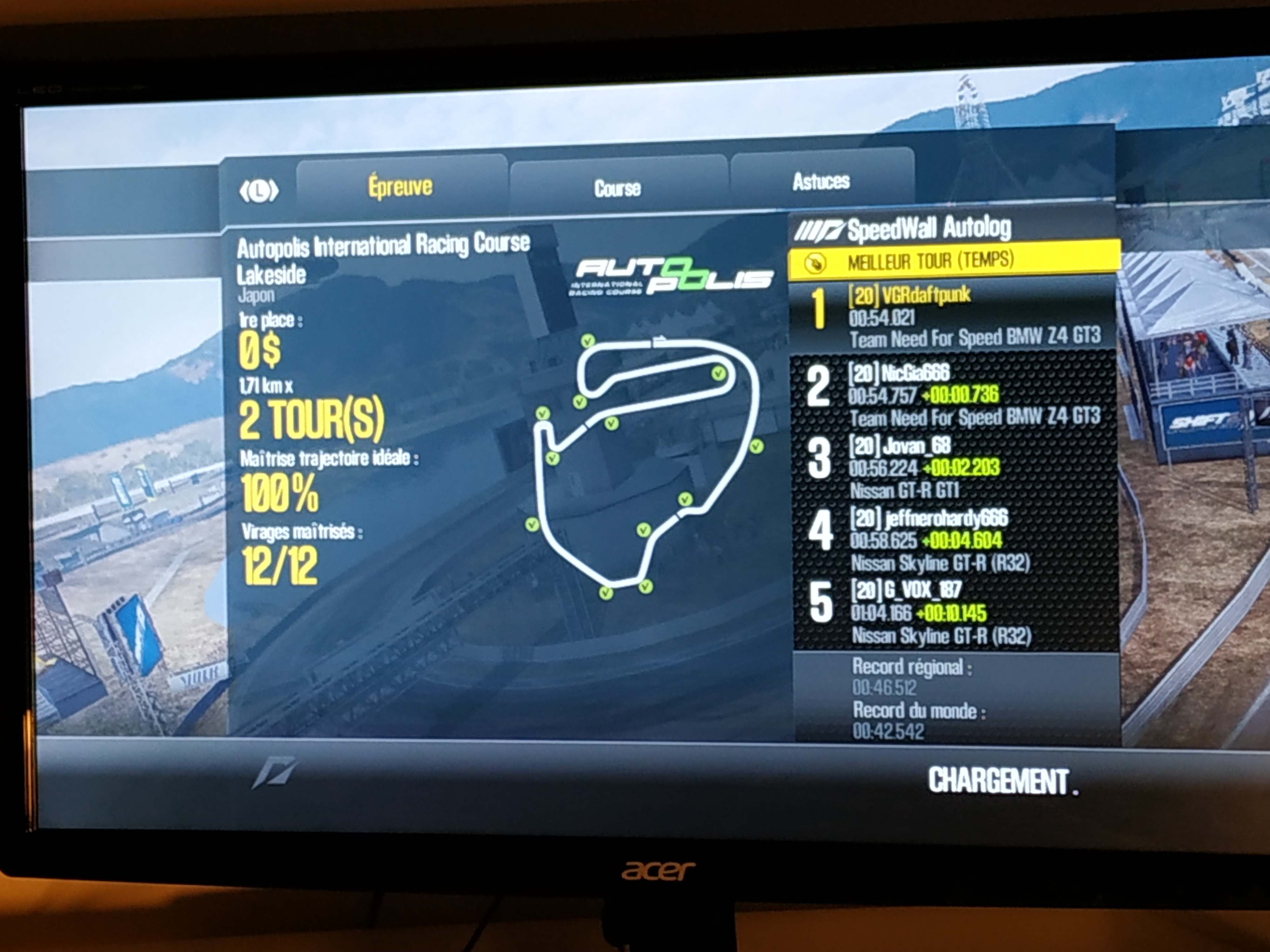Show the Astuces tab

(x=820, y=182)
